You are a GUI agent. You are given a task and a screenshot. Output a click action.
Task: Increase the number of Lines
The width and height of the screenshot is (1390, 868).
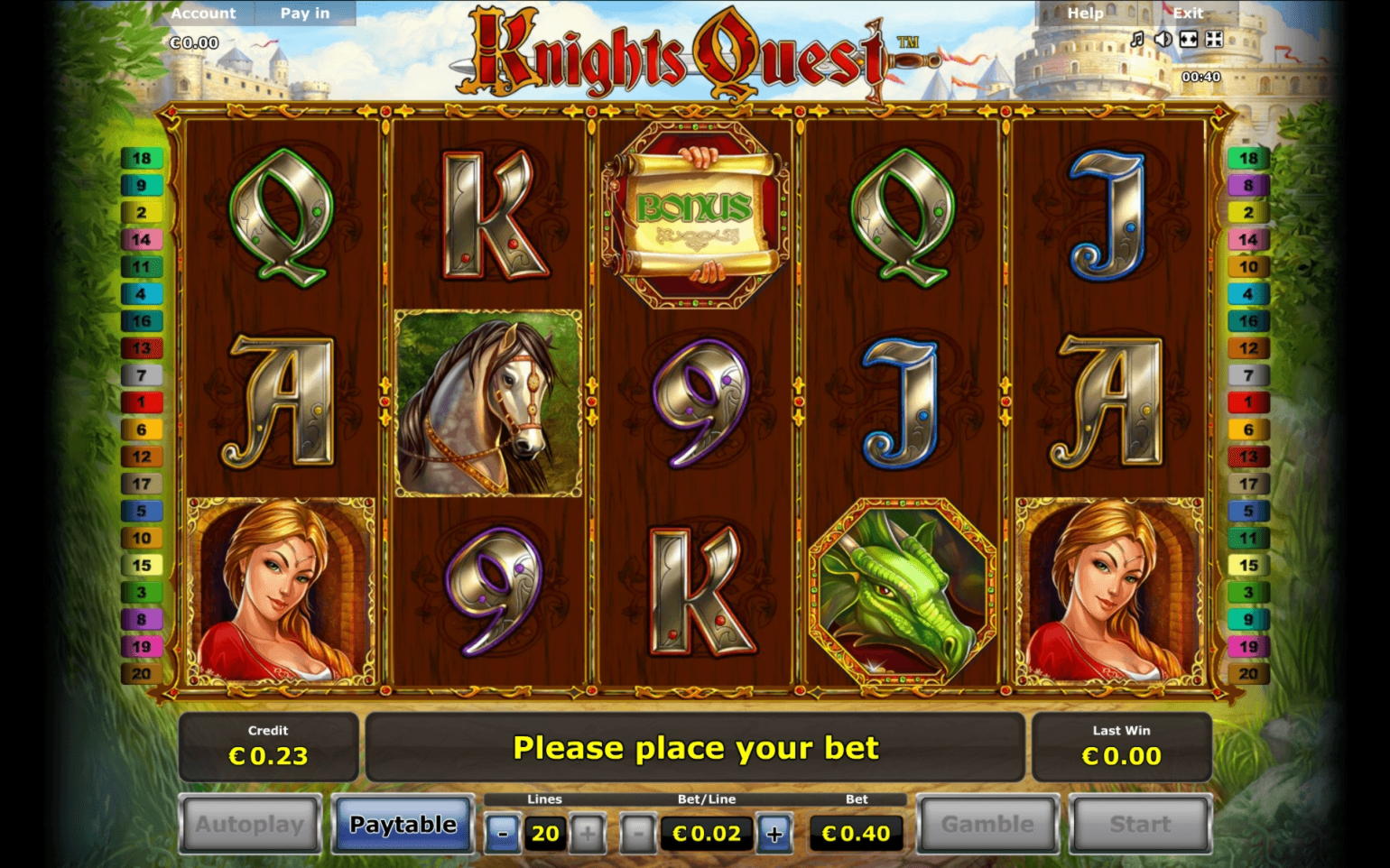tap(588, 834)
